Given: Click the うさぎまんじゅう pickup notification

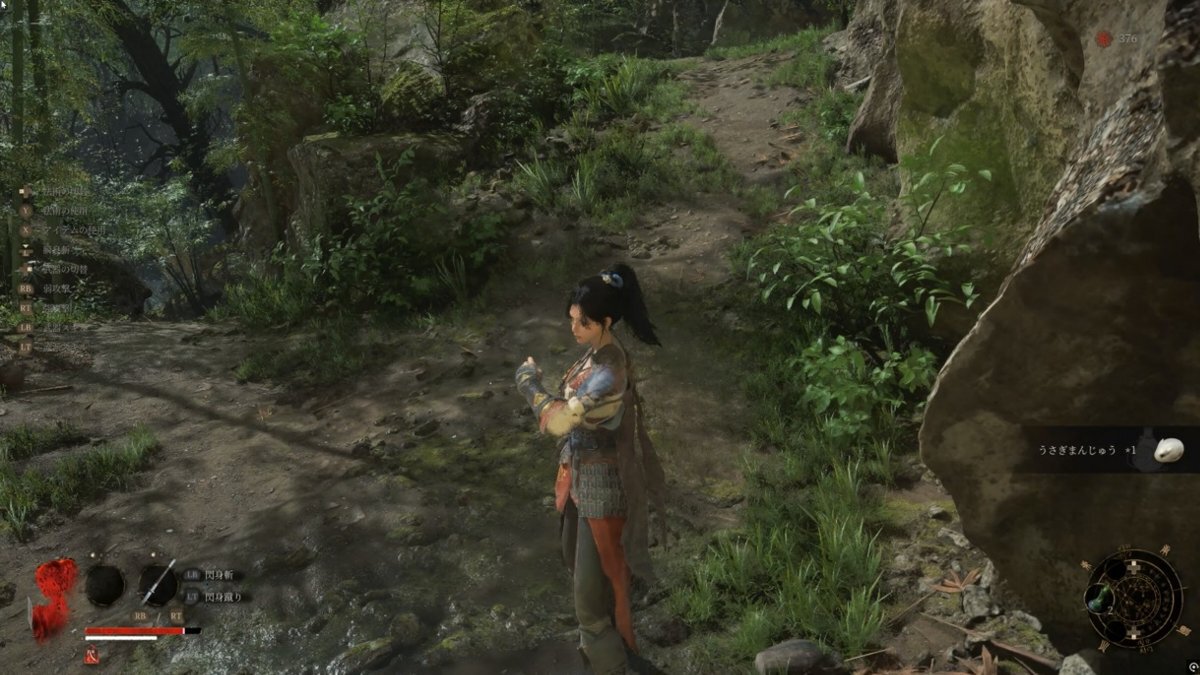Looking at the screenshot, I should pyautogui.click(x=1108, y=450).
